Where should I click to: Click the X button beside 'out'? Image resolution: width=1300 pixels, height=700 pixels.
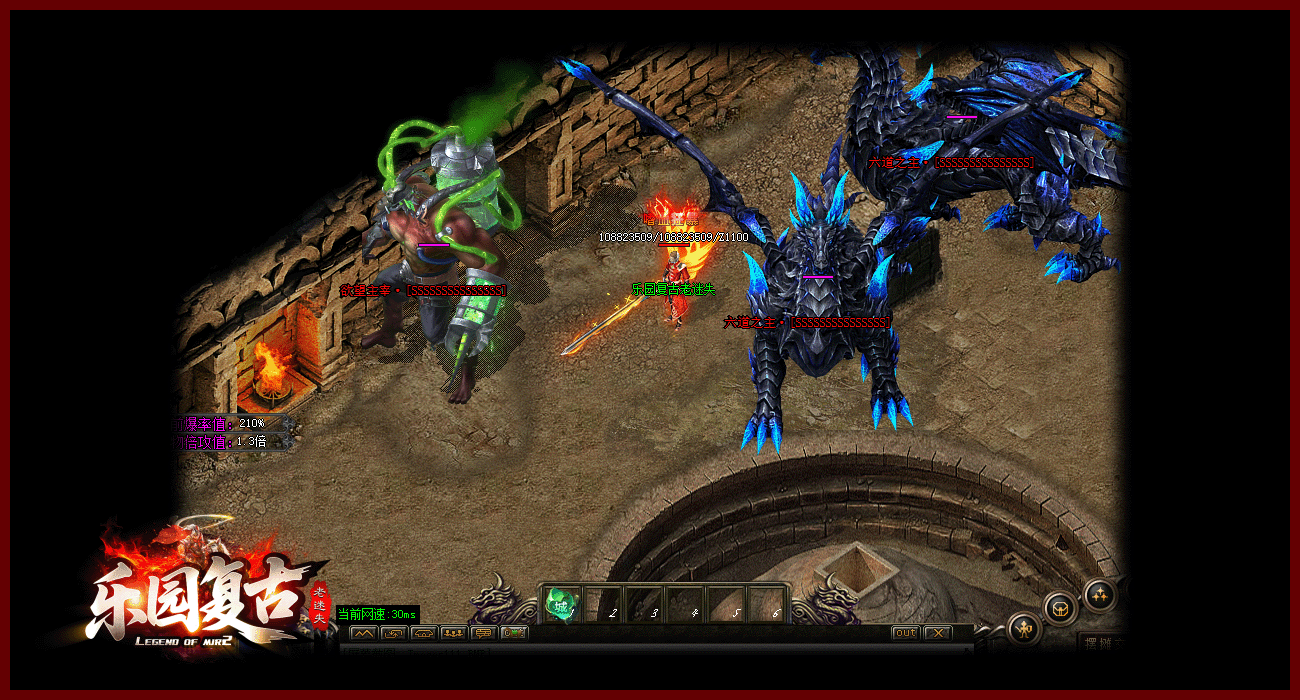click(x=937, y=633)
